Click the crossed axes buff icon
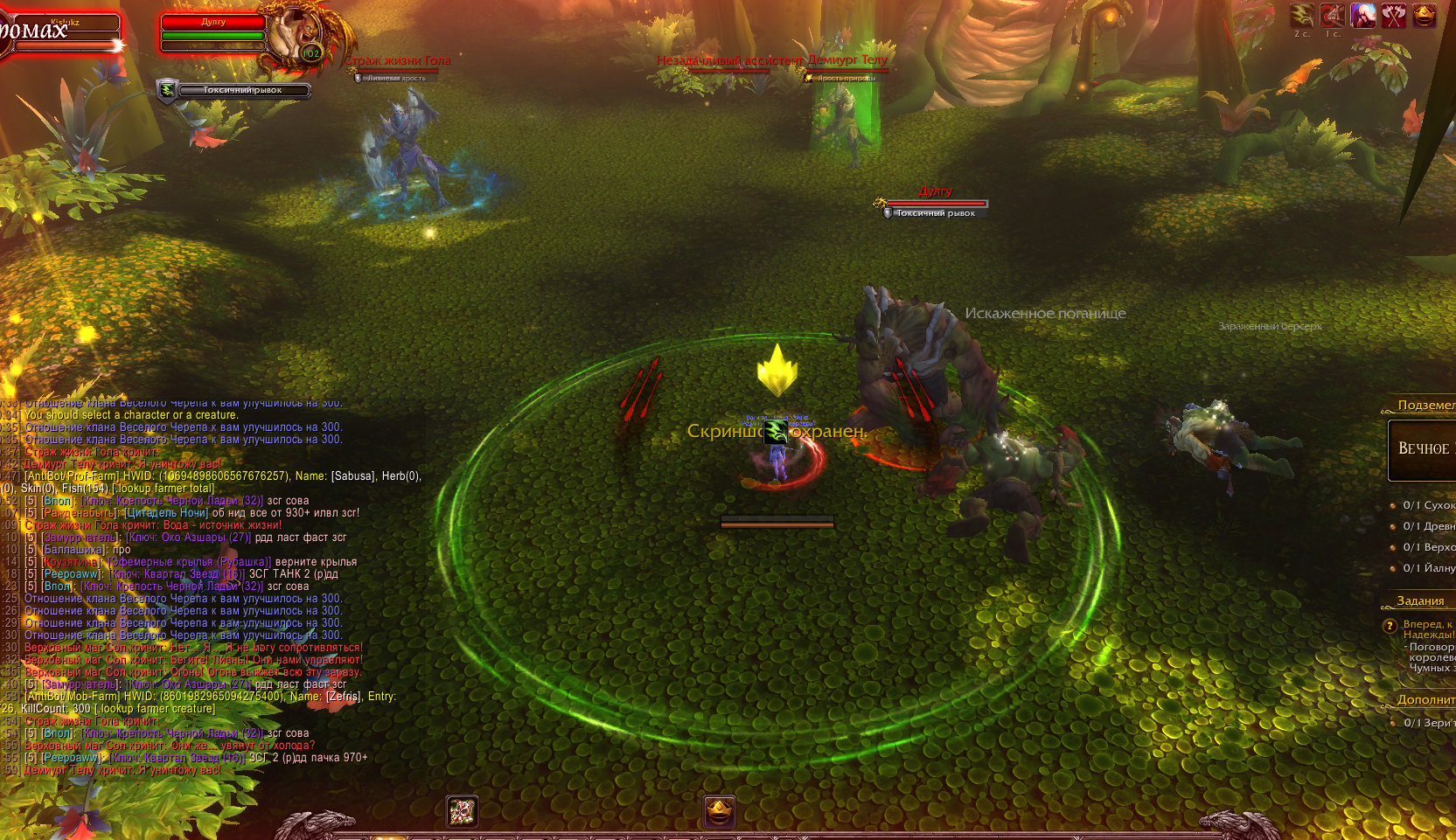 1394,15
